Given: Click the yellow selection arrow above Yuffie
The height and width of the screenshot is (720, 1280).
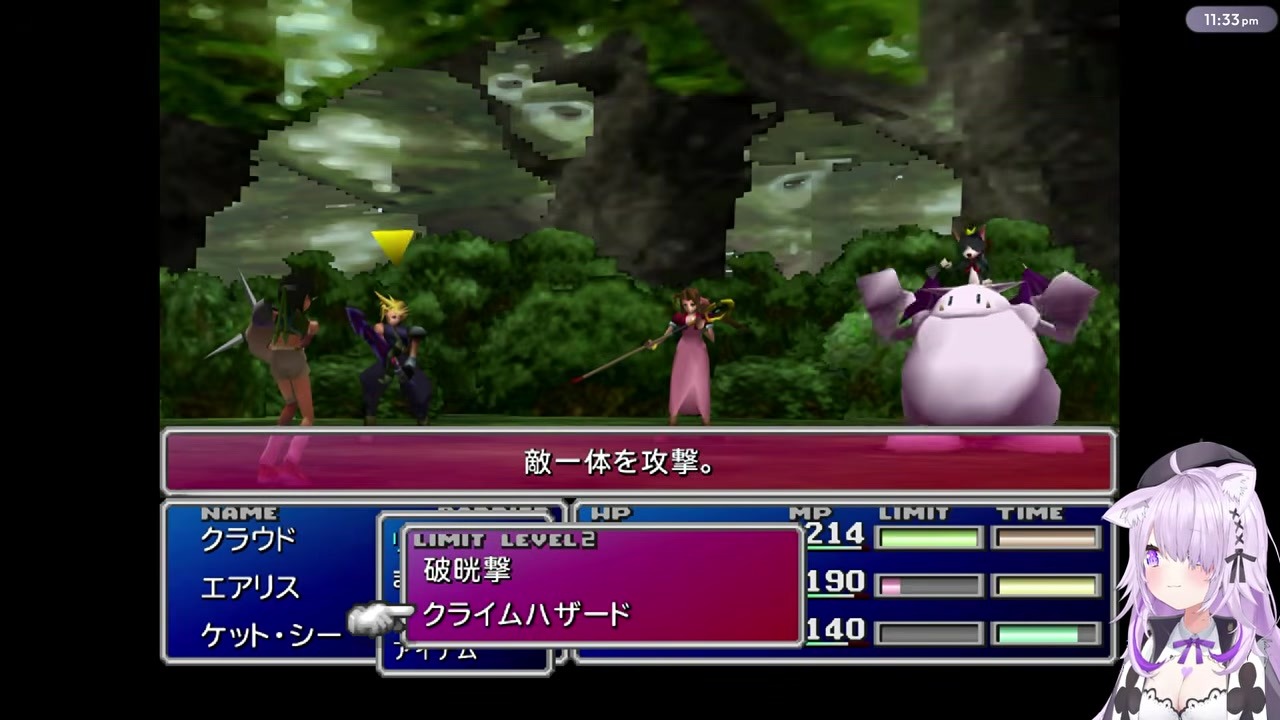Looking at the screenshot, I should [394, 244].
